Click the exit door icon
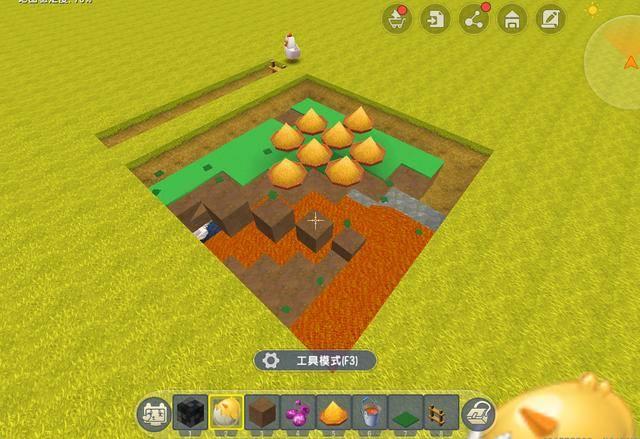 [x=435, y=18]
